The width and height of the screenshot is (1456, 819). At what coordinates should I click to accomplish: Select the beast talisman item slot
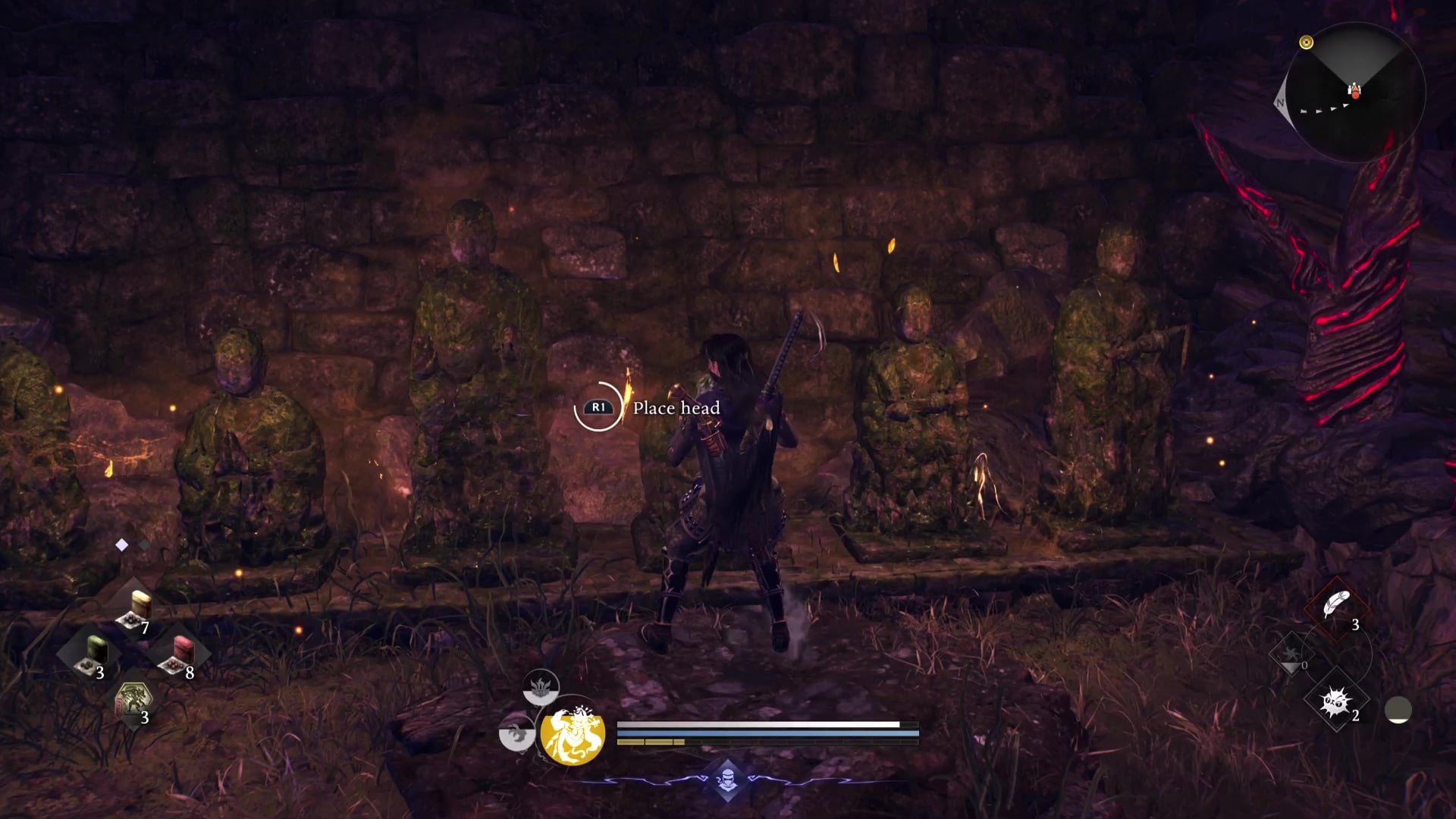click(x=134, y=701)
